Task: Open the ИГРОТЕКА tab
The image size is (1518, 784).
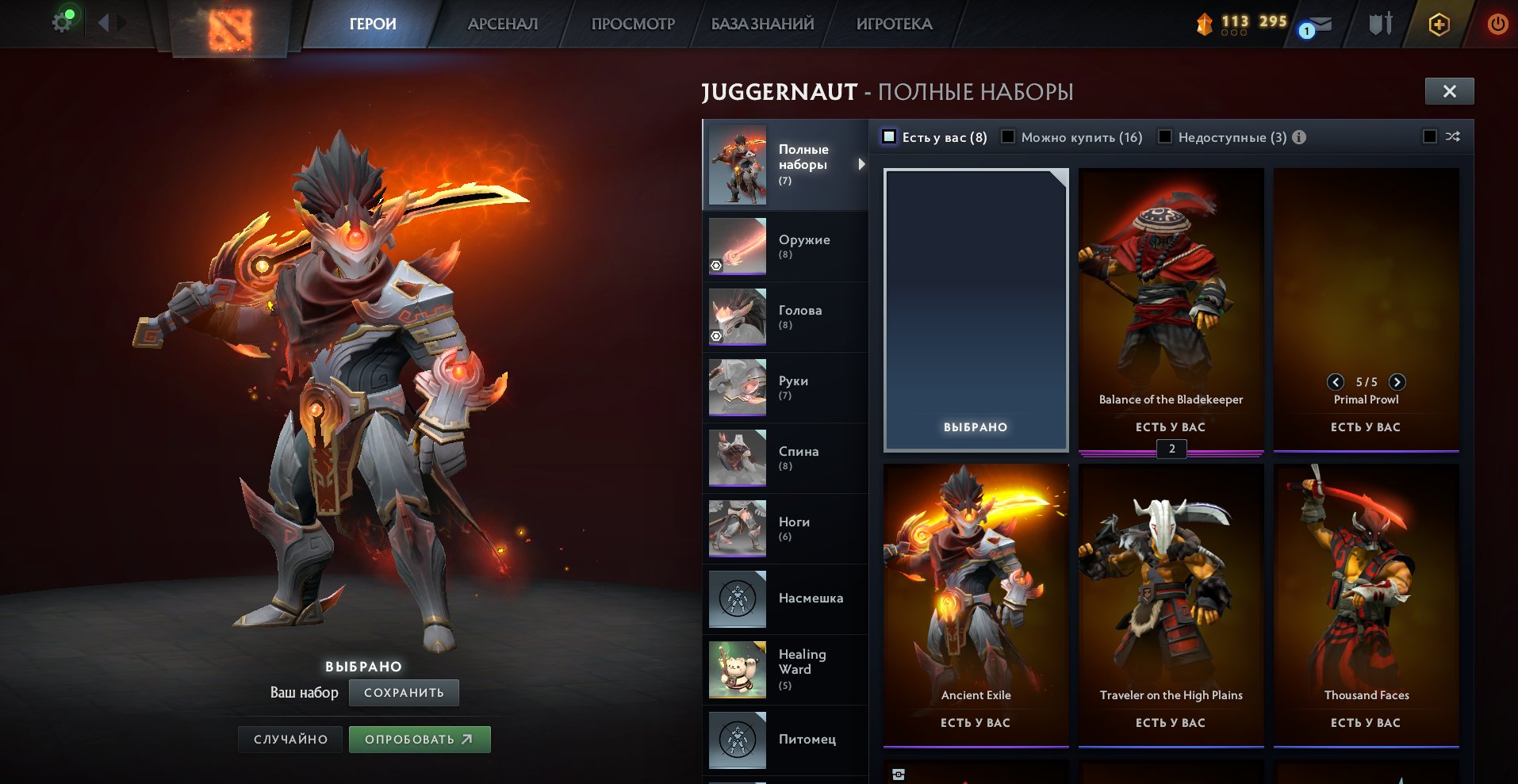Action: [894, 24]
